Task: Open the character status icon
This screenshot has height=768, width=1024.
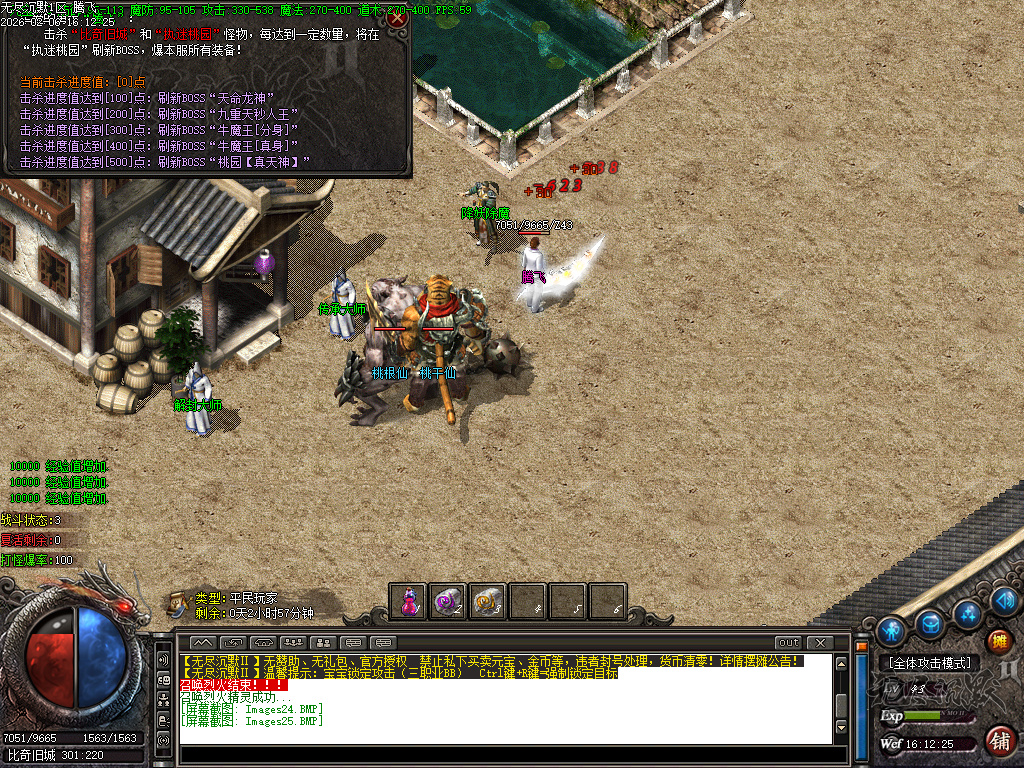Action: (891, 631)
